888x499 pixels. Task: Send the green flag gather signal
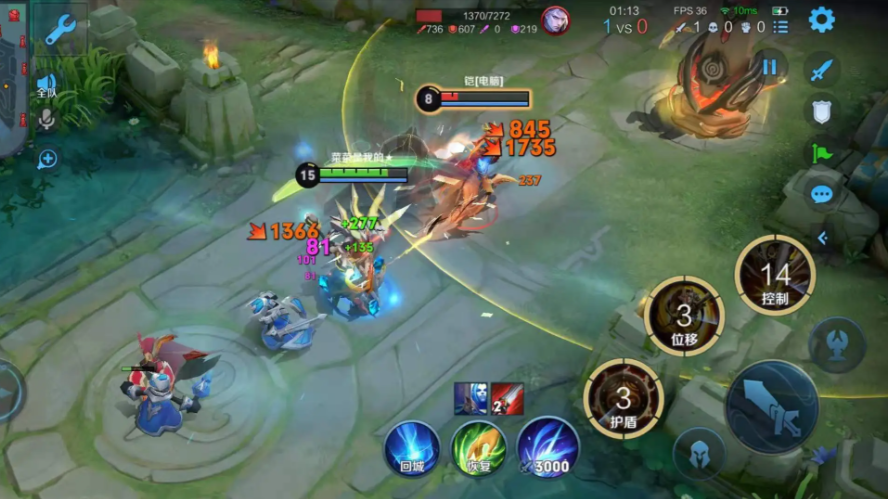tap(822, 153)
